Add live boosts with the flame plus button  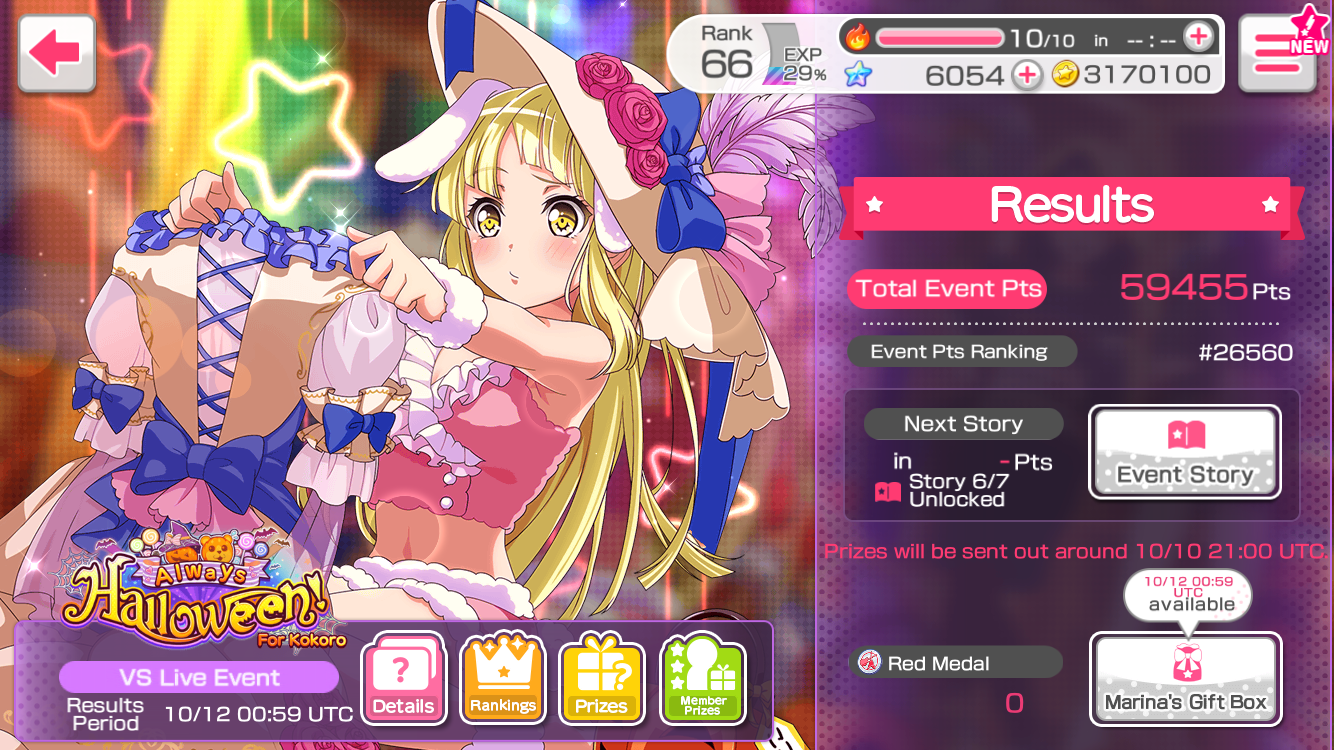click(1197, 38)
